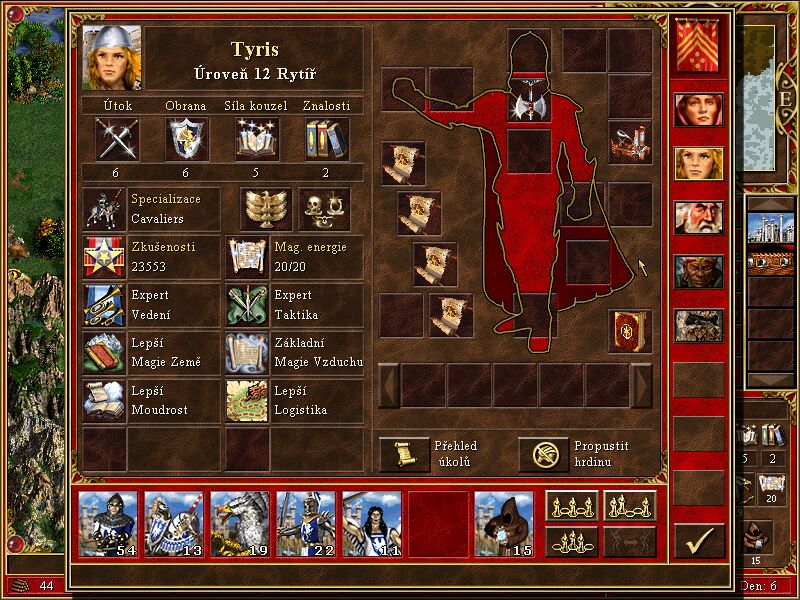800x600 pixels.
Task: Switch to the red-hooded woman hero
Action: 699,109
